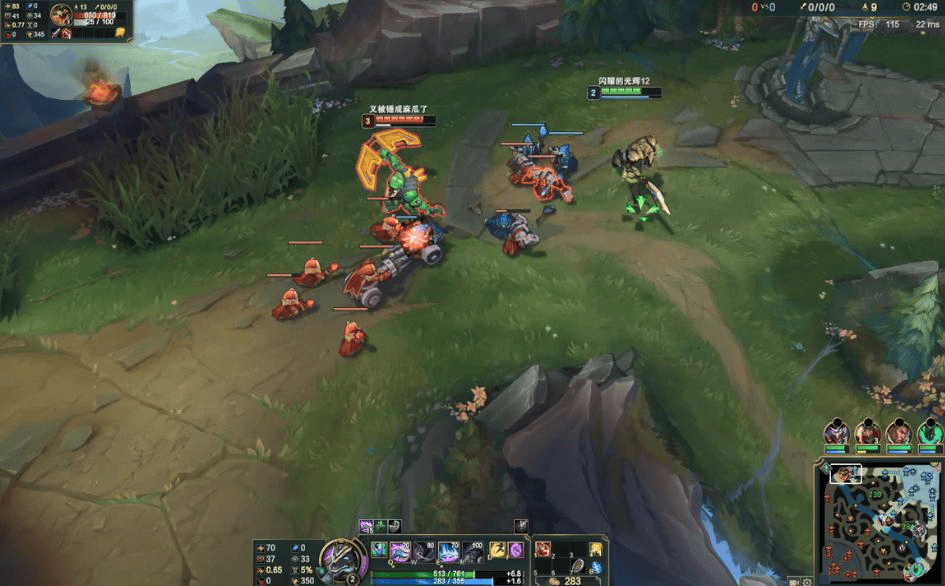Open the minimap settings gear
Viewport: 945px width, 586px height.
pyautogui.click(x=807, y=581)
